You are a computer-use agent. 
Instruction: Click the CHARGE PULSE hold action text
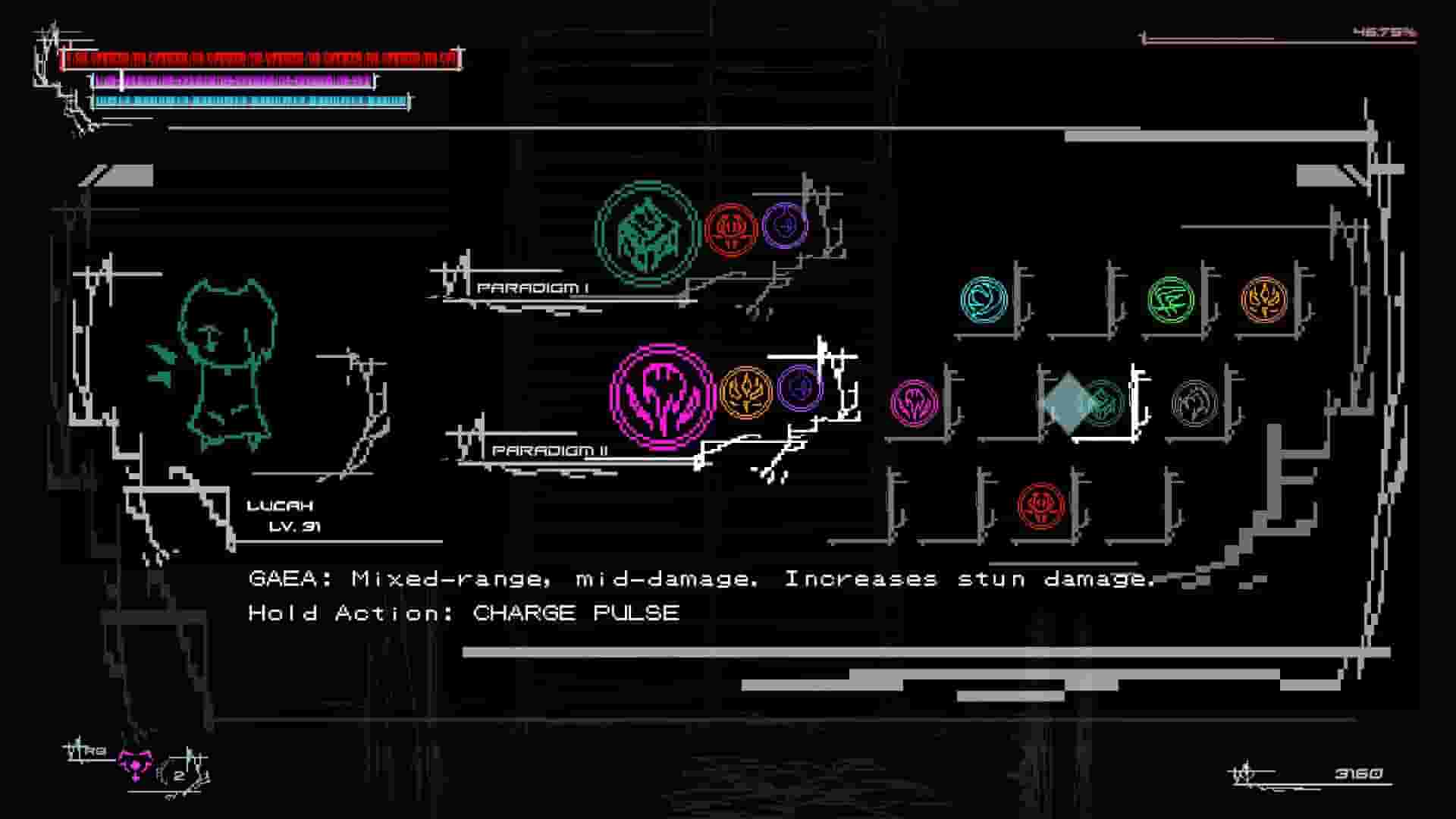[572, 613]
